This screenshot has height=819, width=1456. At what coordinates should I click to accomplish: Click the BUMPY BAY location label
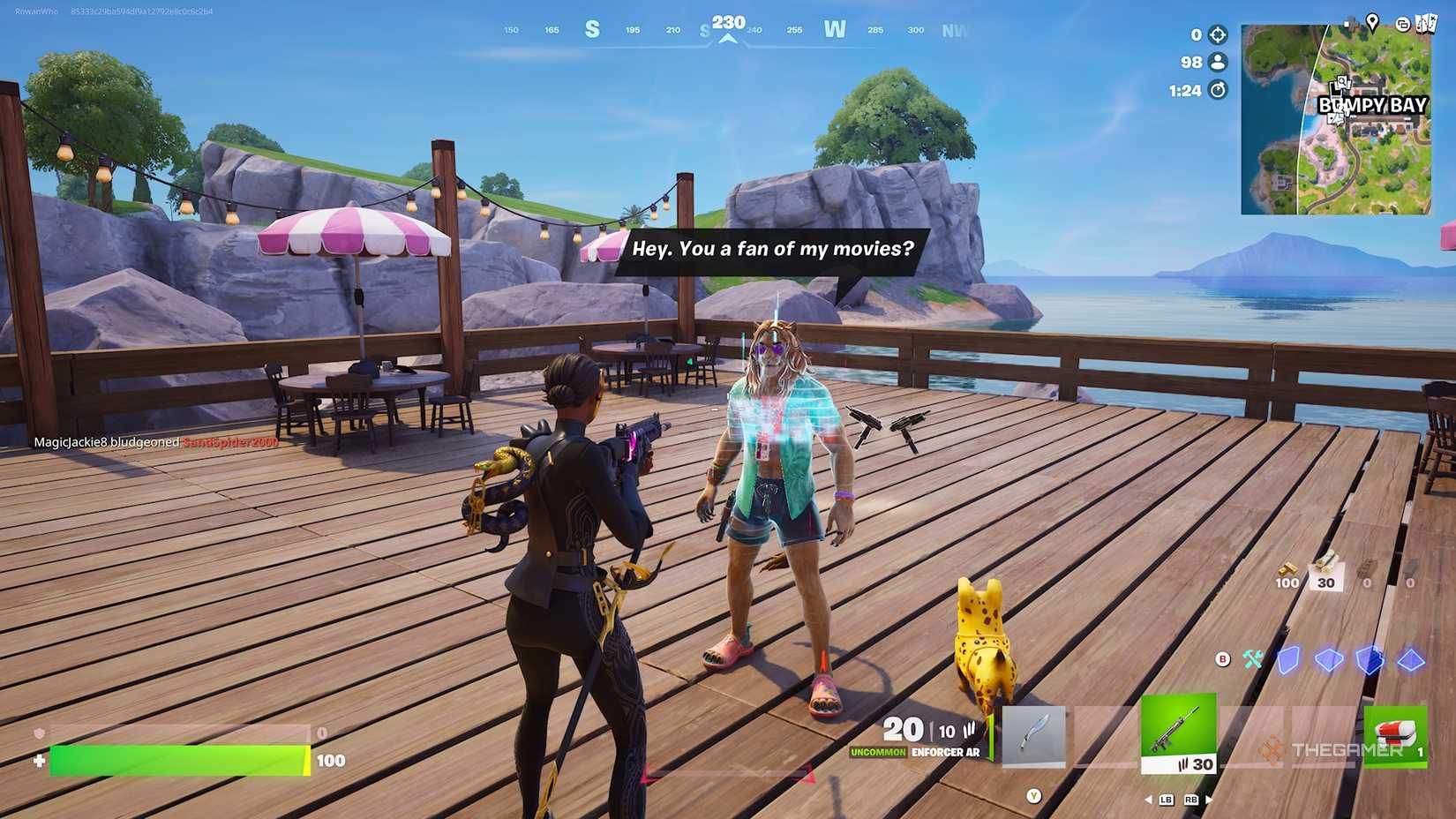[x=1372, y=106]
